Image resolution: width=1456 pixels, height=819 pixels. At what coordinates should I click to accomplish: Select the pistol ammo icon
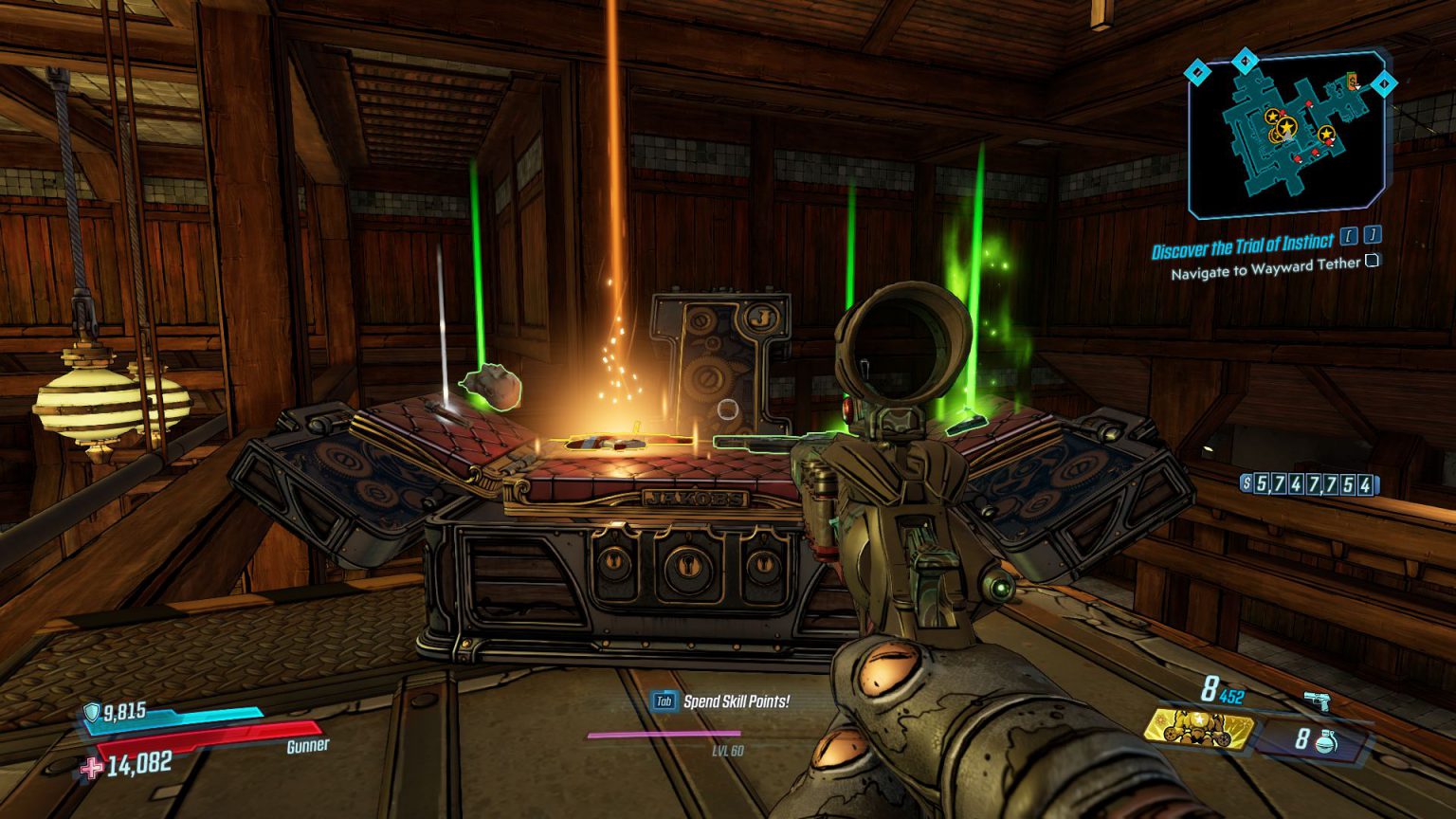point(1318,701)
